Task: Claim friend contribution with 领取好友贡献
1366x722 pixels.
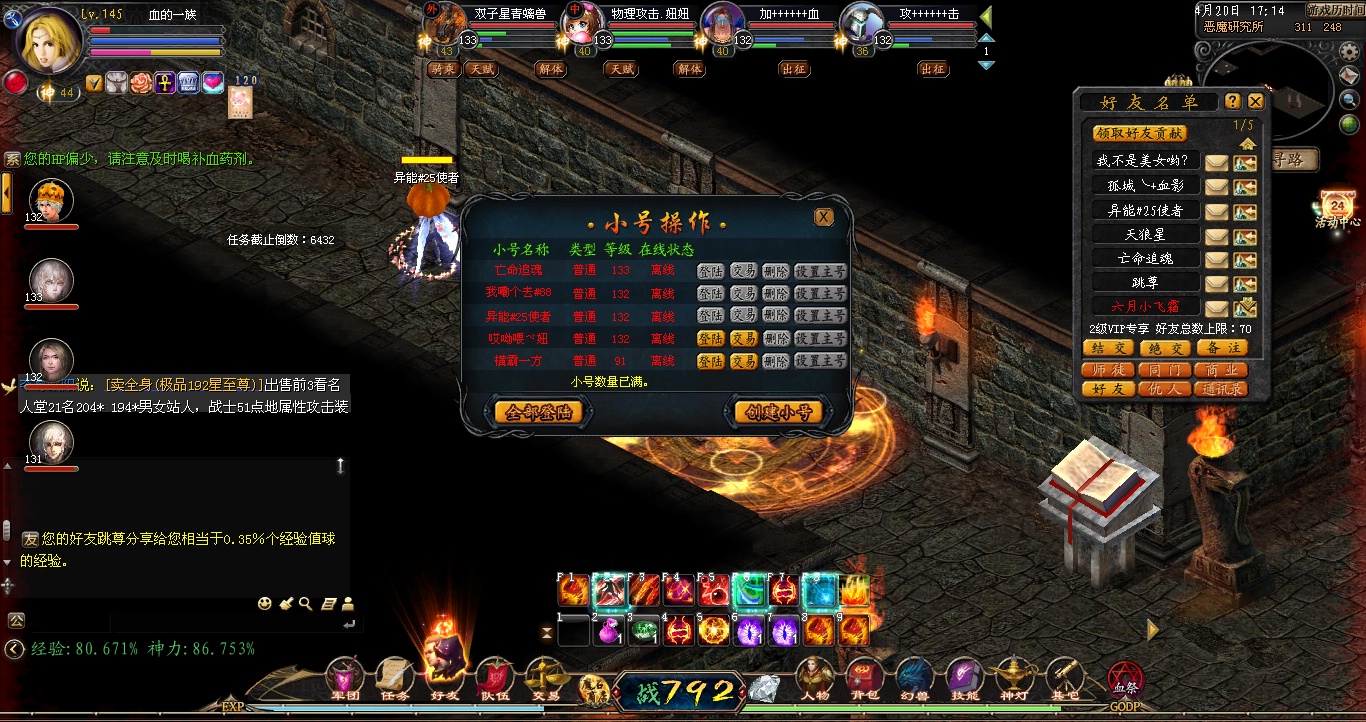Action: coord(1139,133)
